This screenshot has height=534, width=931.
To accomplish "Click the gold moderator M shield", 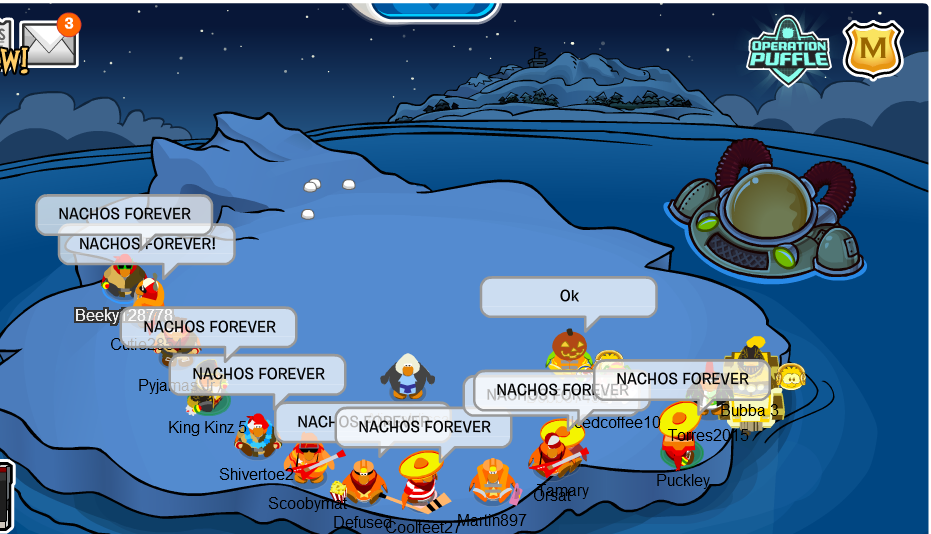I will click(x=873, y=48).
